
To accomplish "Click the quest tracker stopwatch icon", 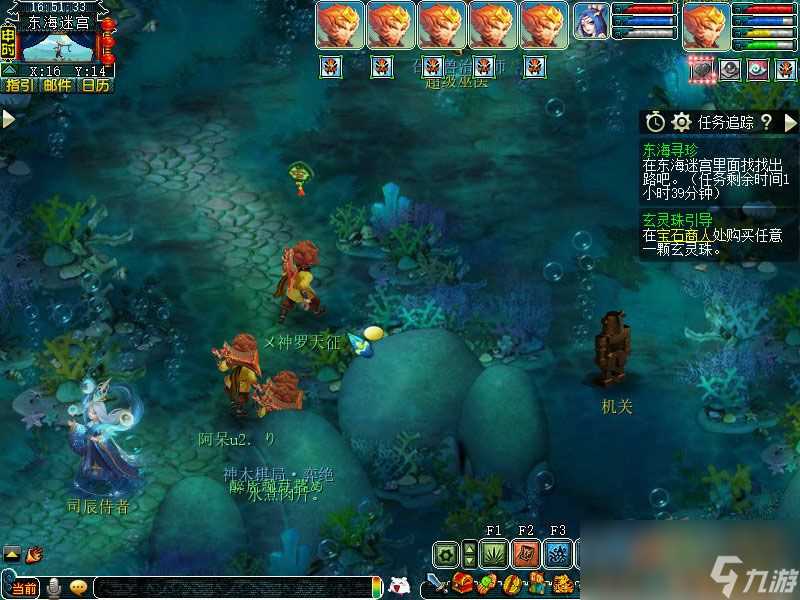I will [655, 122].
